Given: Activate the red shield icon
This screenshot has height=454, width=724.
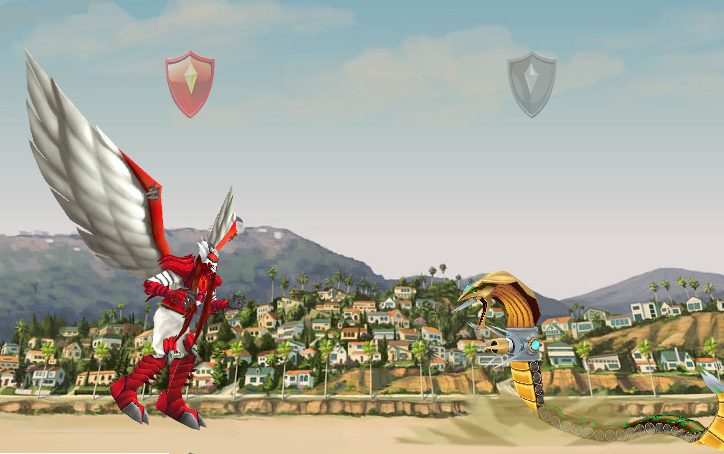Looking at the screenshot, I should (190, 85).
